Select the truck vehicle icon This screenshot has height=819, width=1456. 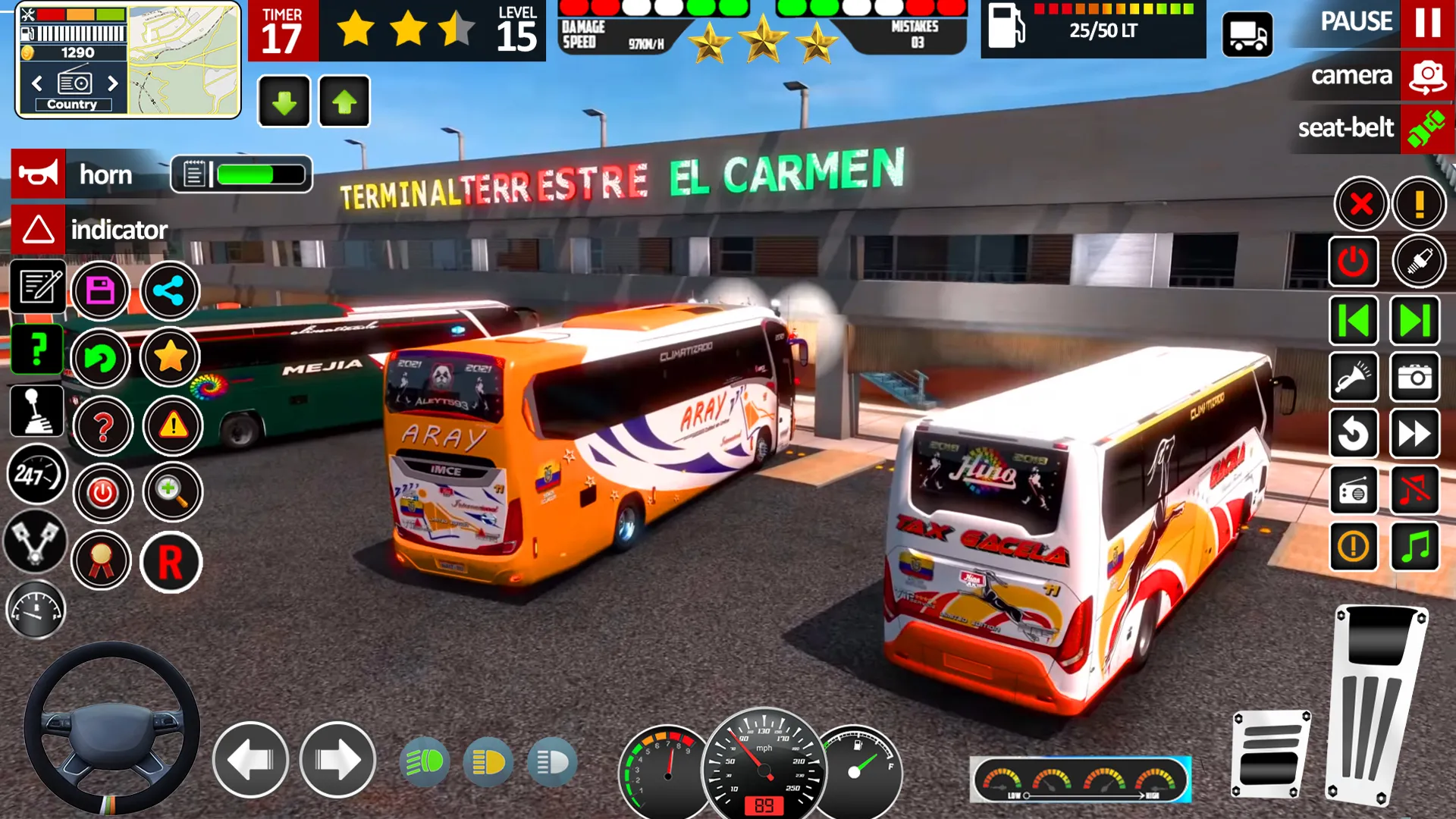pos(1247,35)
